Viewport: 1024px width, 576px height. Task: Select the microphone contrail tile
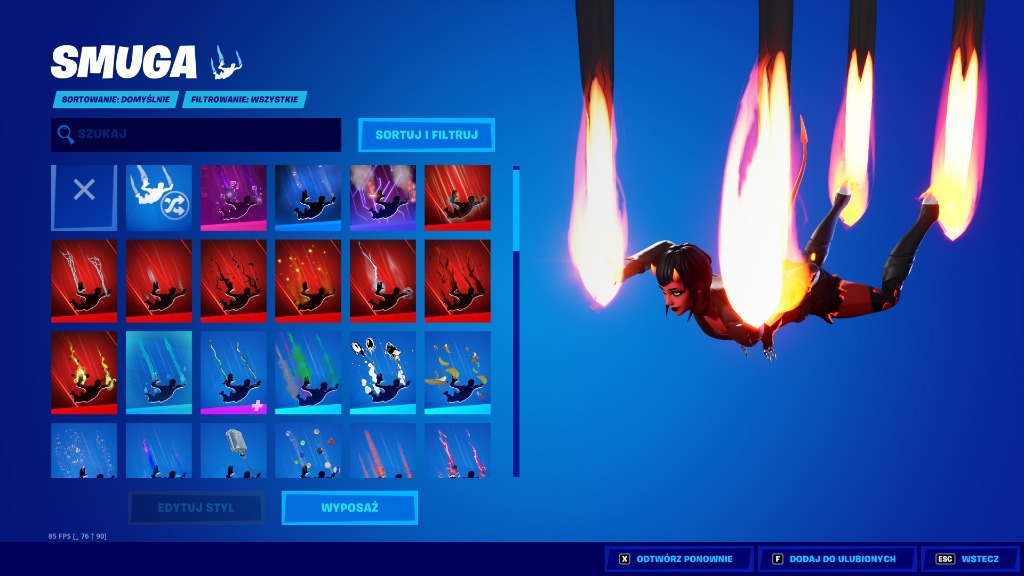click(234, 450)
